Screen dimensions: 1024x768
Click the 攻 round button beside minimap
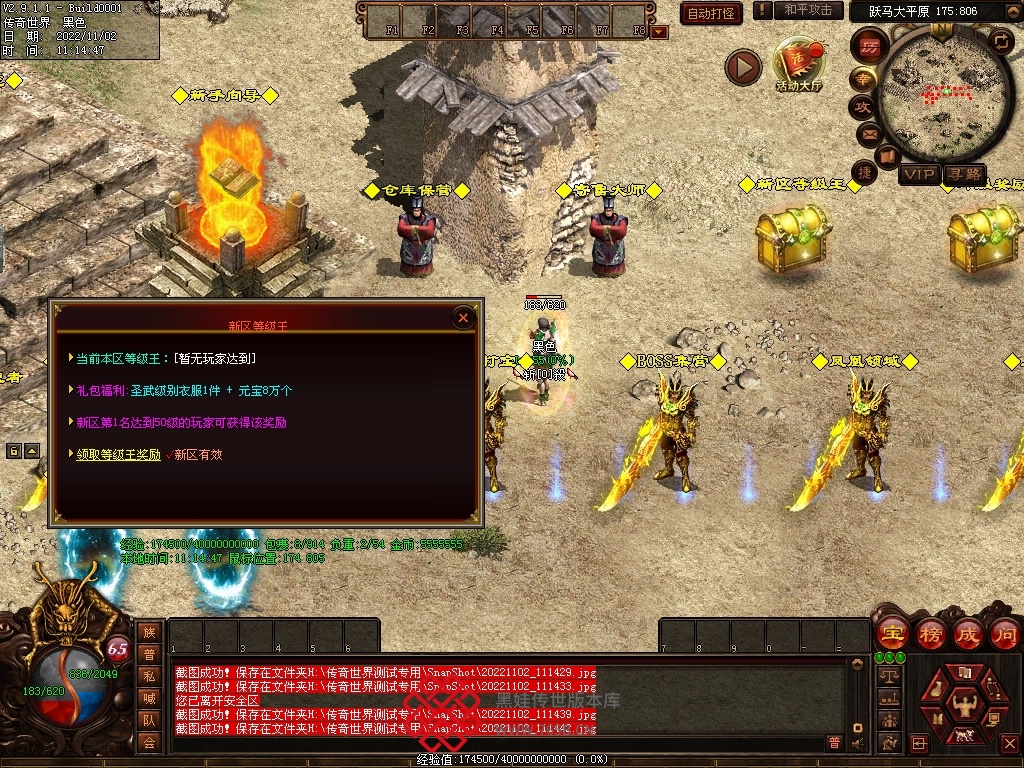point(861,106)
